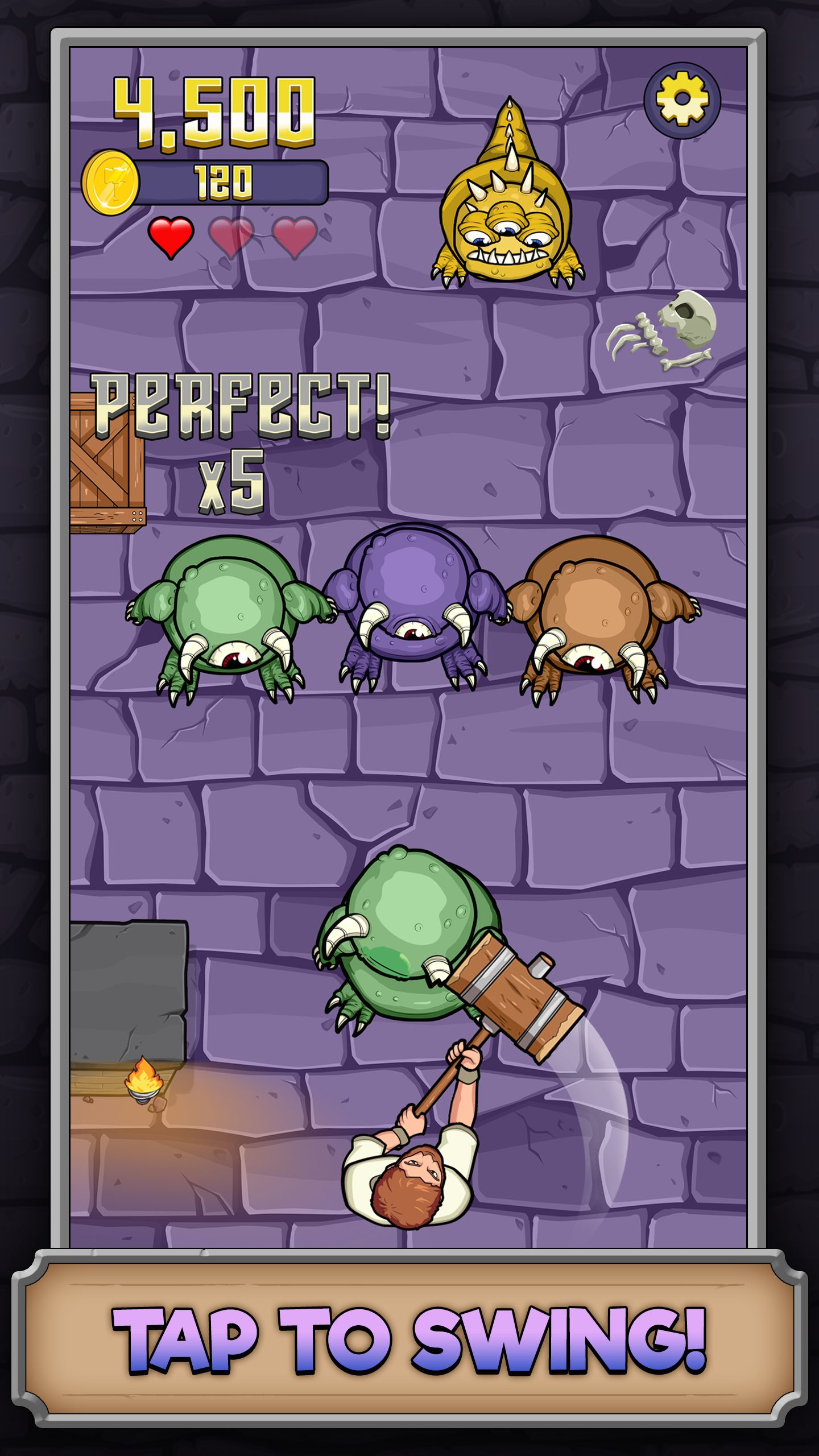This screenshot has width=819, height=1456.
Task: Tap the PERFECT! x5 combo text
Action: point(242,438)
